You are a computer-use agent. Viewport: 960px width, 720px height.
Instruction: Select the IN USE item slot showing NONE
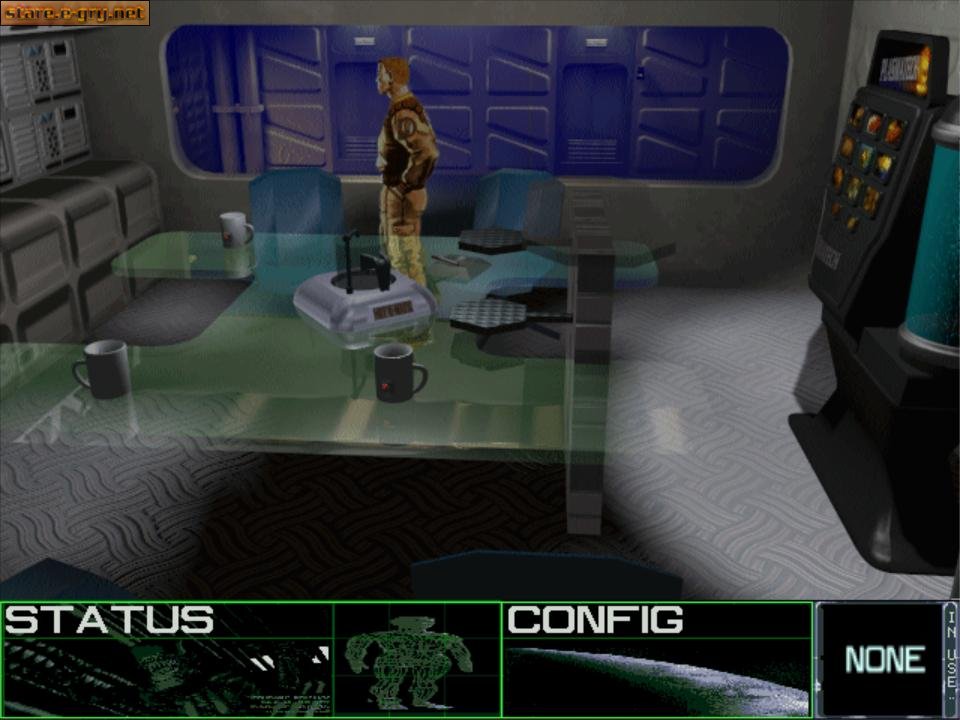click(x=883, y=659)
